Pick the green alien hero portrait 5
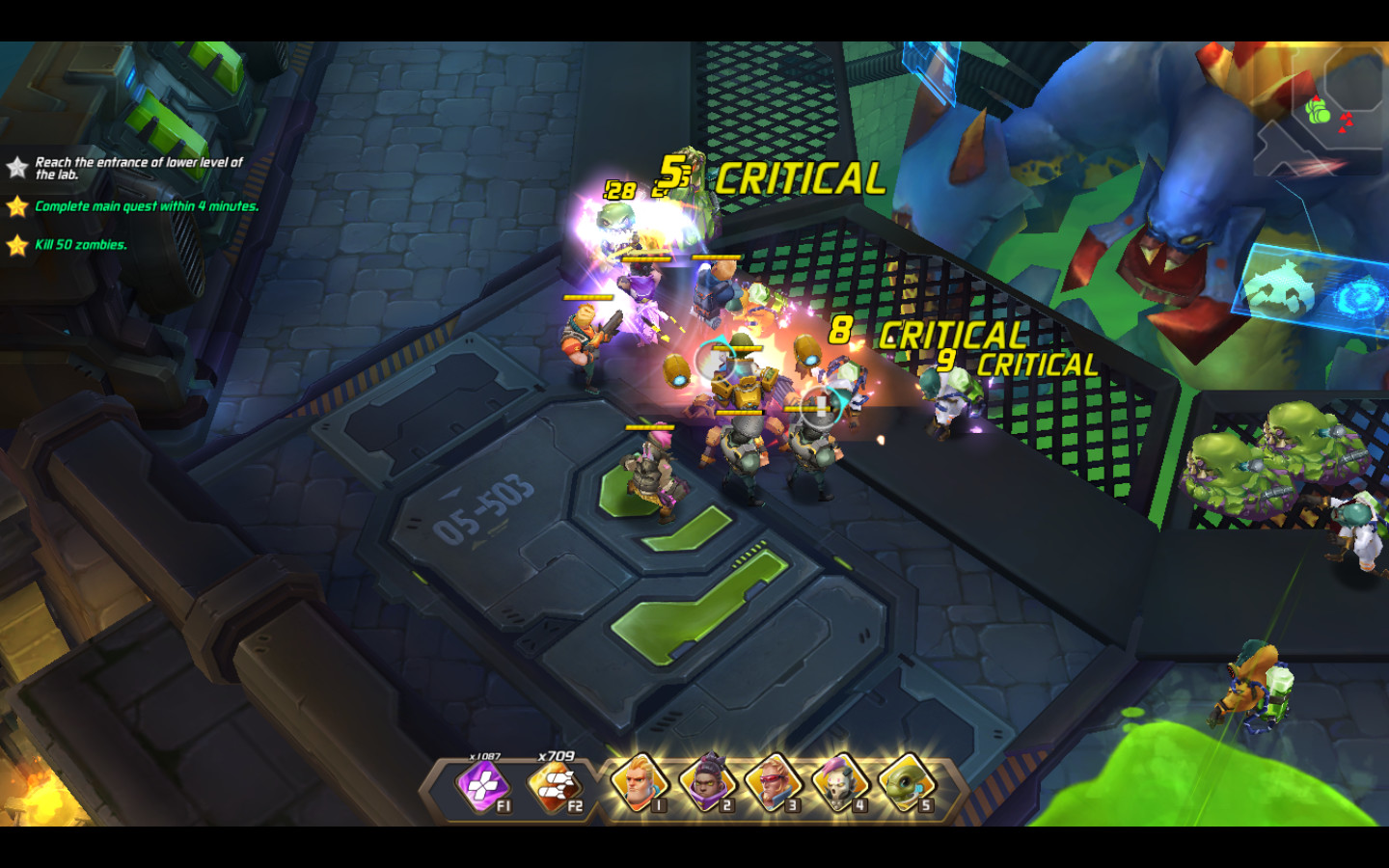The height and width of the screenshot is (868, 1389). [907, 786]
